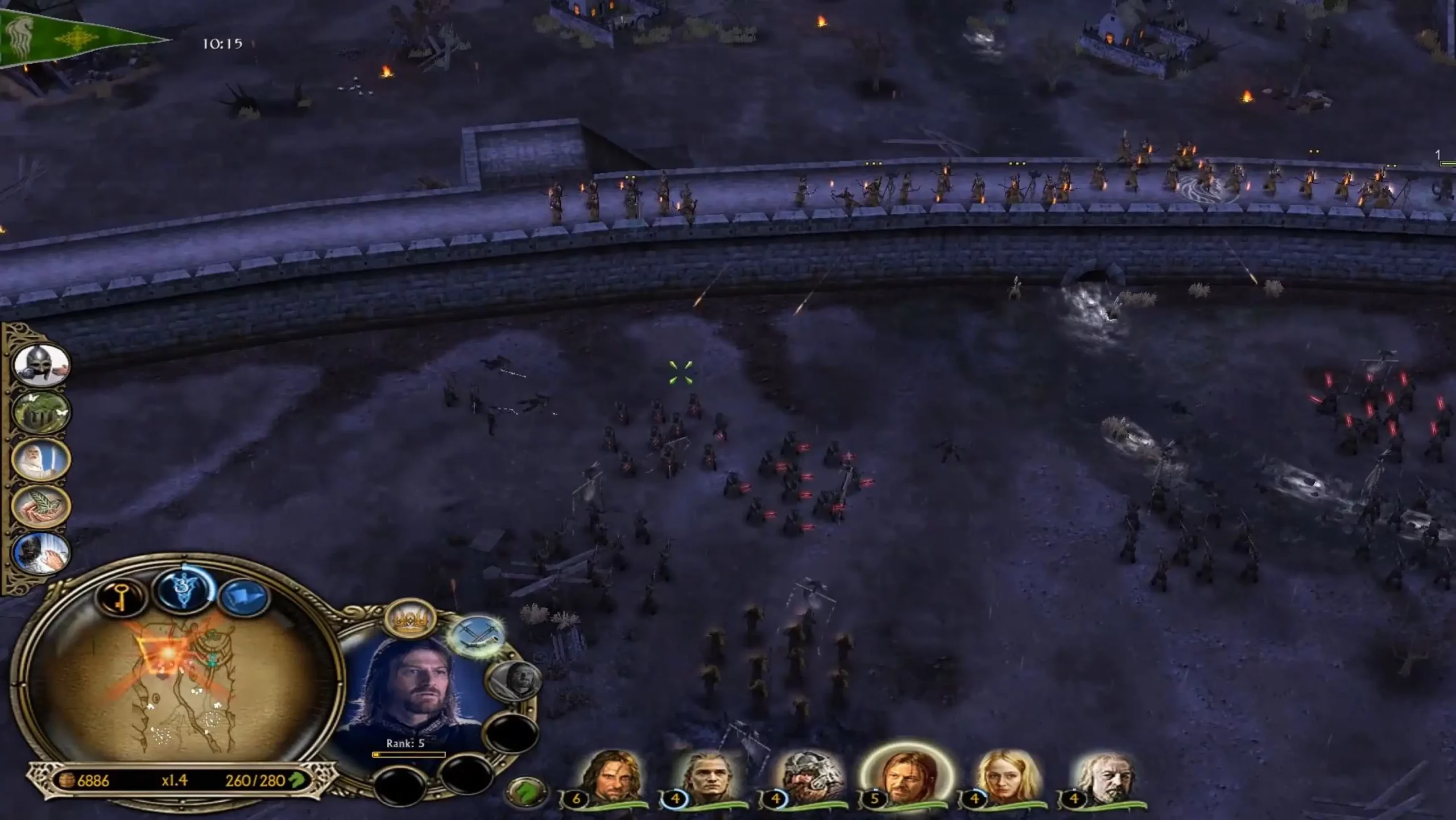Use the grey warrior portrait ability
The image size is (1456, 820).
[x=513, y=681]
